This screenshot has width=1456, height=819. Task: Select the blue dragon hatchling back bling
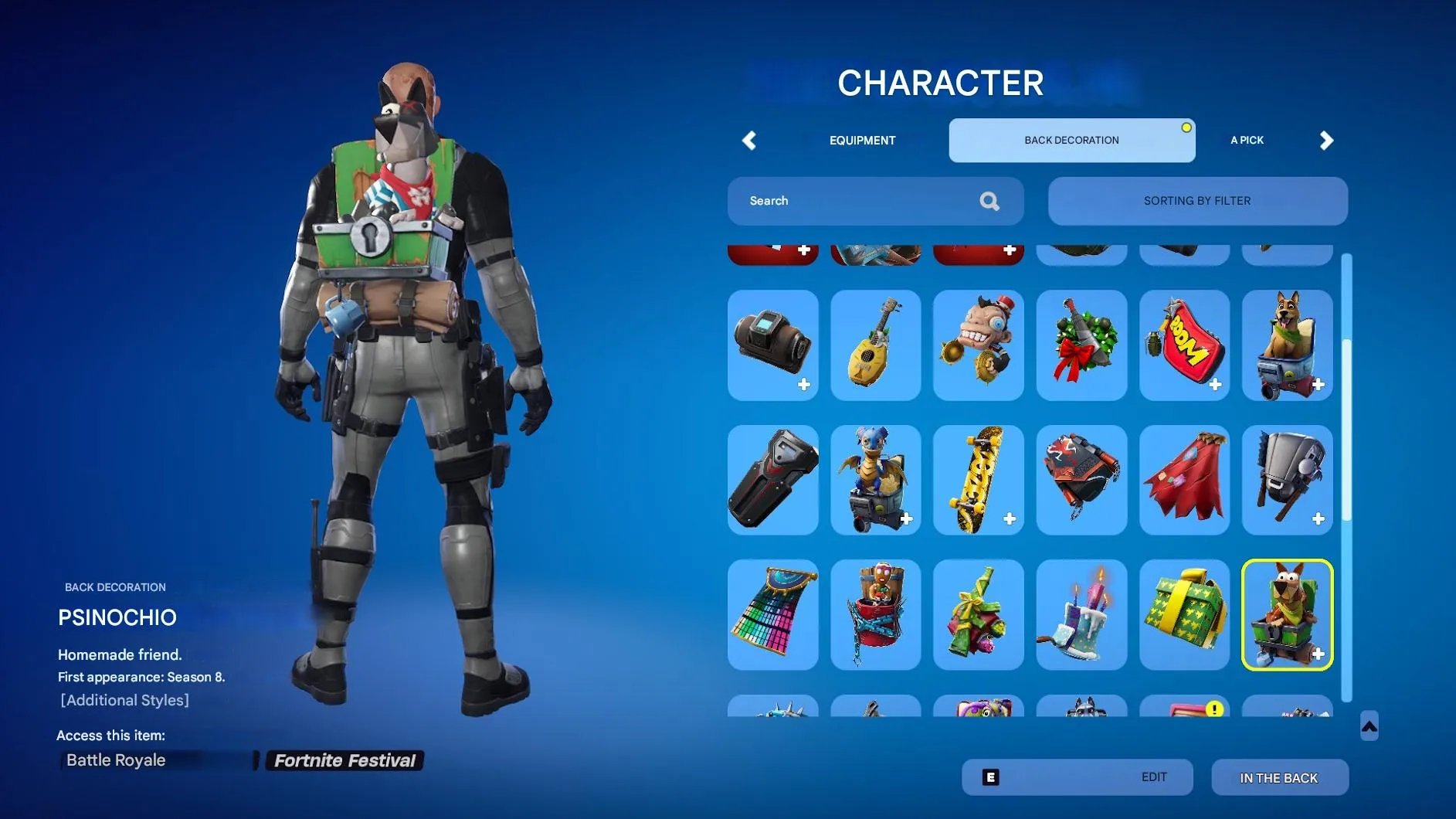point(876,480)
